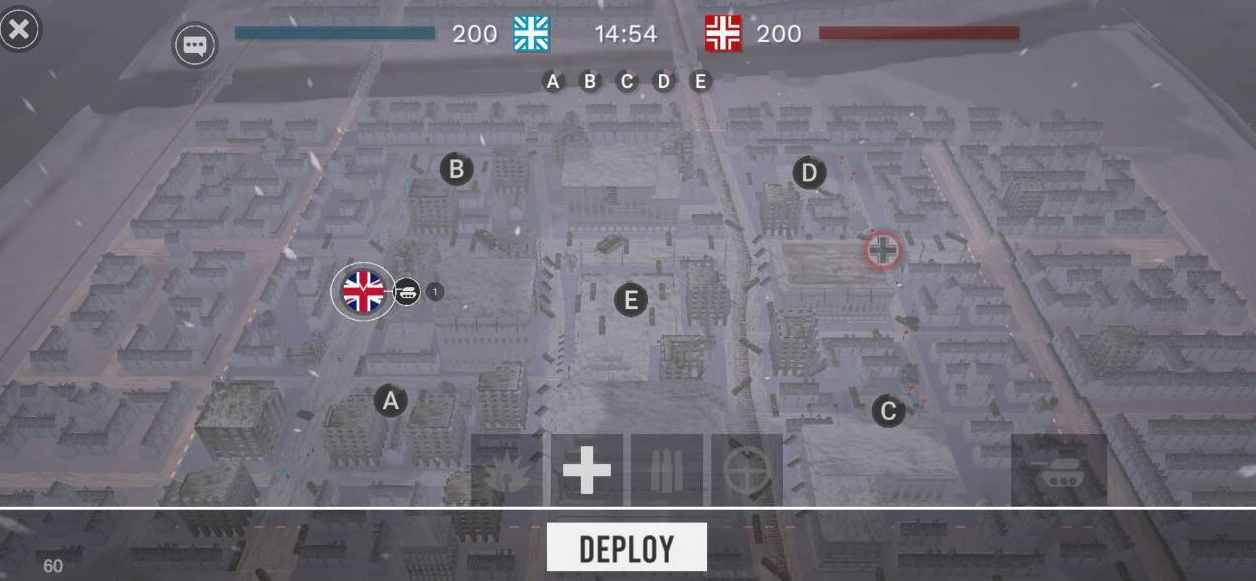Viewport: 1256px width, 581px height.
Task: Select the British flag spawn point
Action: (x=363, y=291)
